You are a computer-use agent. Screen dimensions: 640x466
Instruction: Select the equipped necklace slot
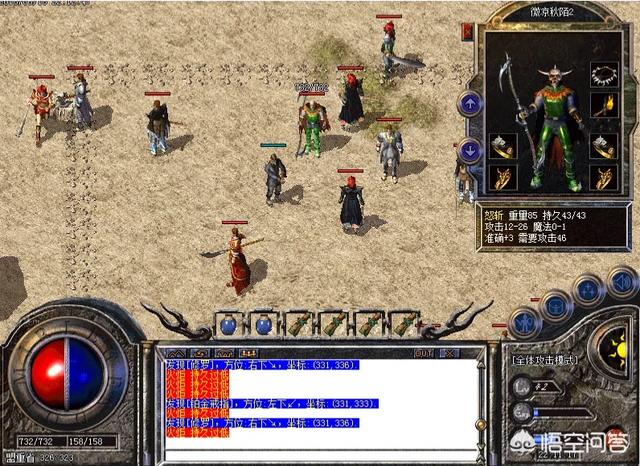pos(603,74)
